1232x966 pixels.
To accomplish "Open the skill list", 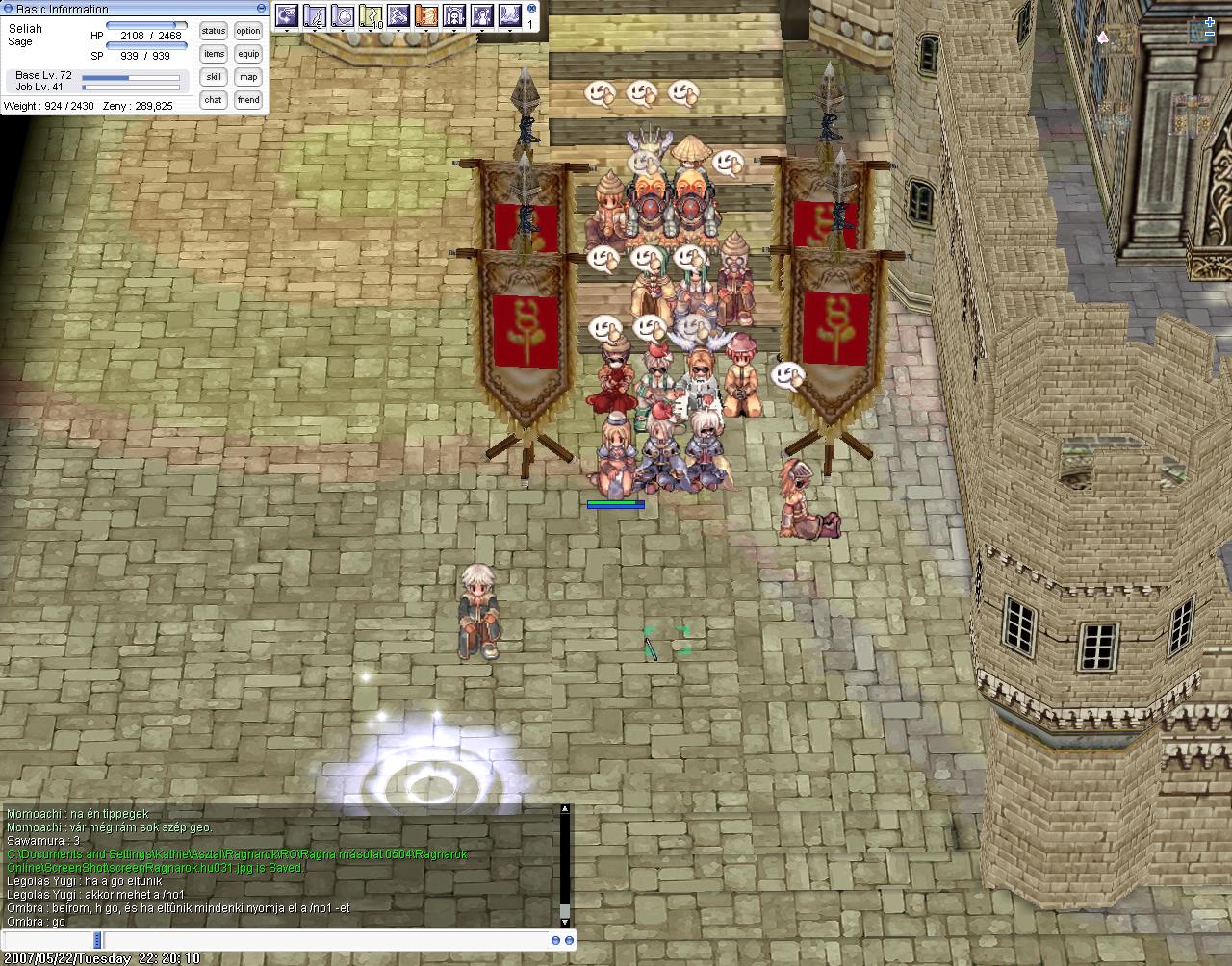I will [214, 77].
